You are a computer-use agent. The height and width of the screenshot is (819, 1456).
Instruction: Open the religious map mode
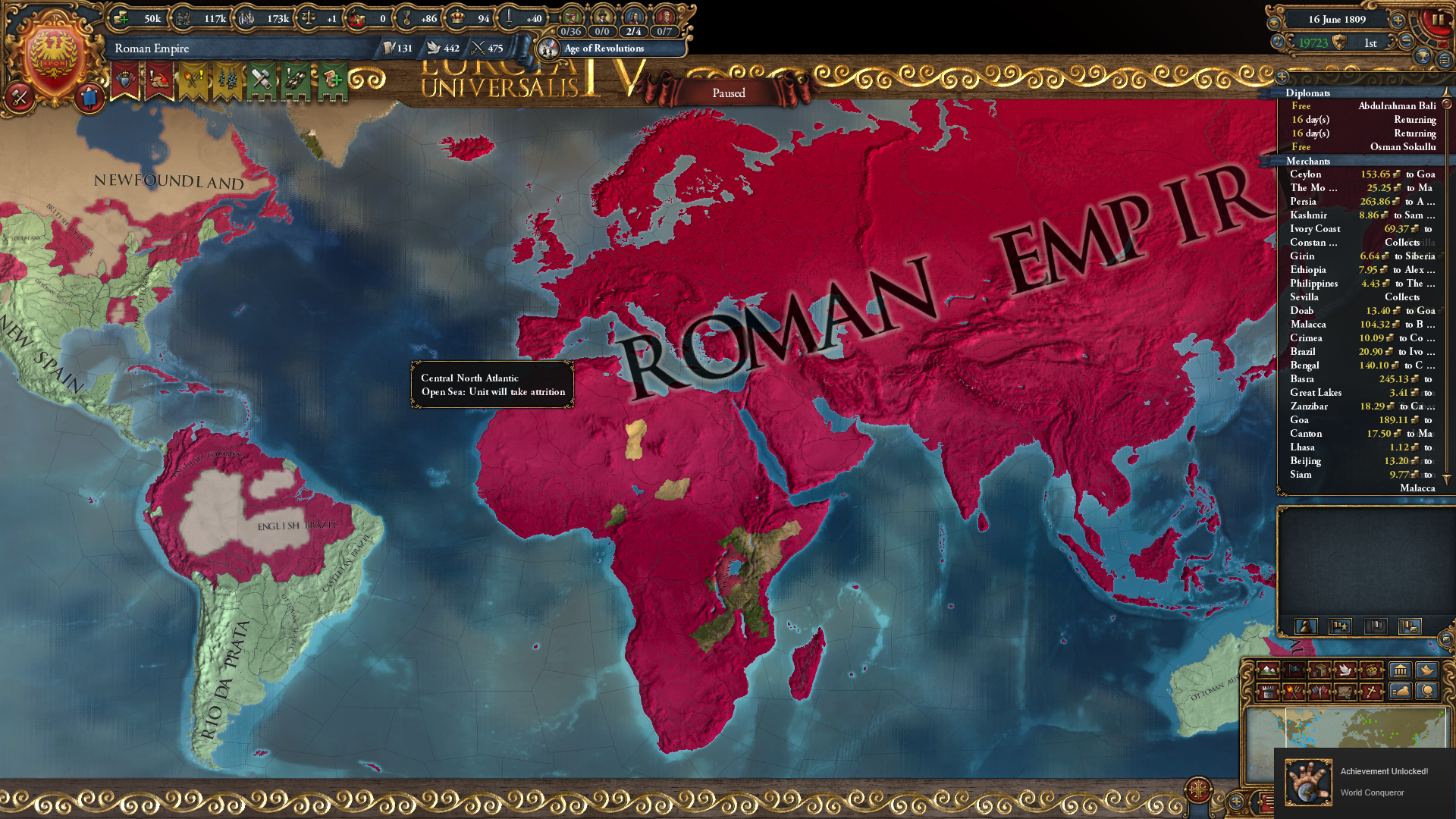pos(1372,692)
